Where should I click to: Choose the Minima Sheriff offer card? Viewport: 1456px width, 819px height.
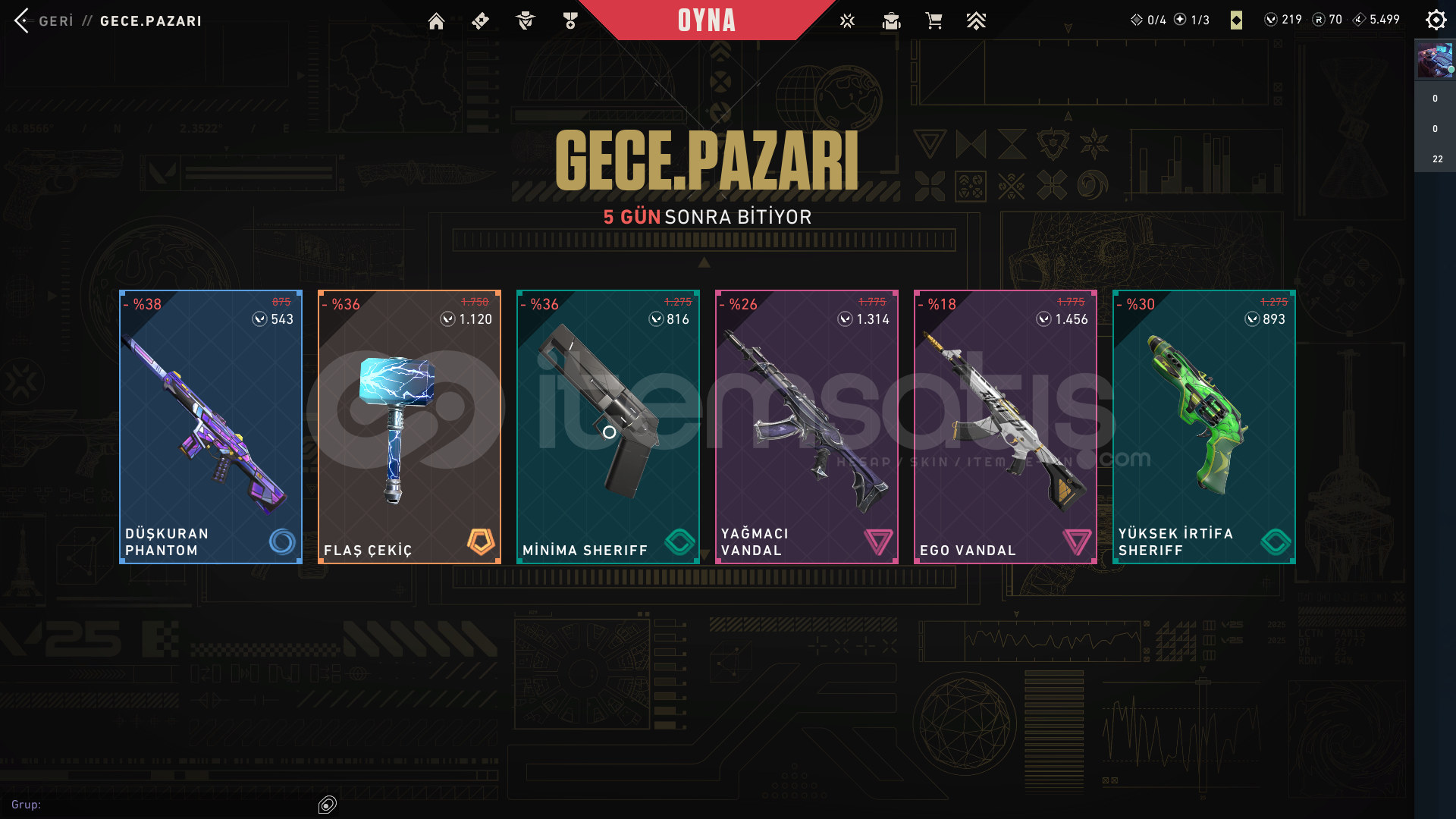(x=608, y=426)
